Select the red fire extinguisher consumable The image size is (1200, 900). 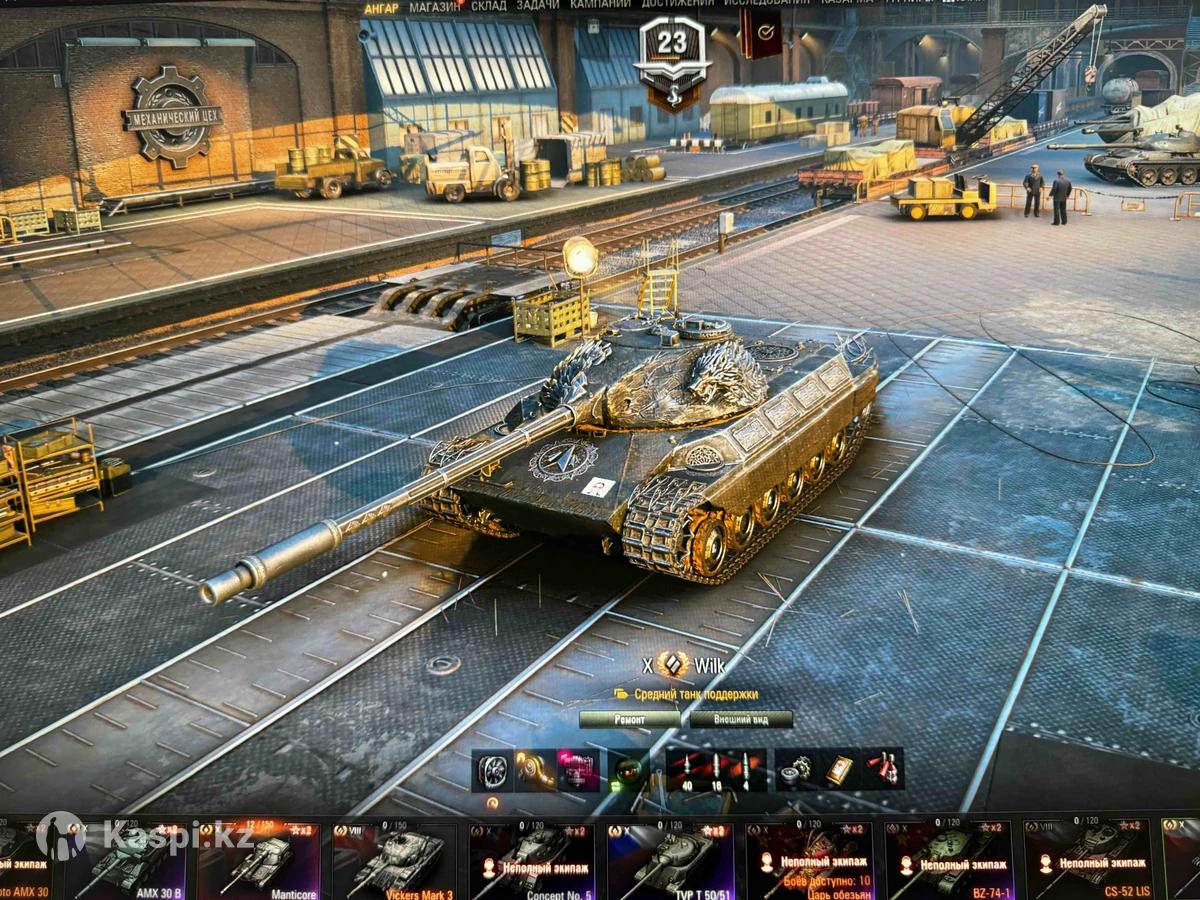coord(883,769)
